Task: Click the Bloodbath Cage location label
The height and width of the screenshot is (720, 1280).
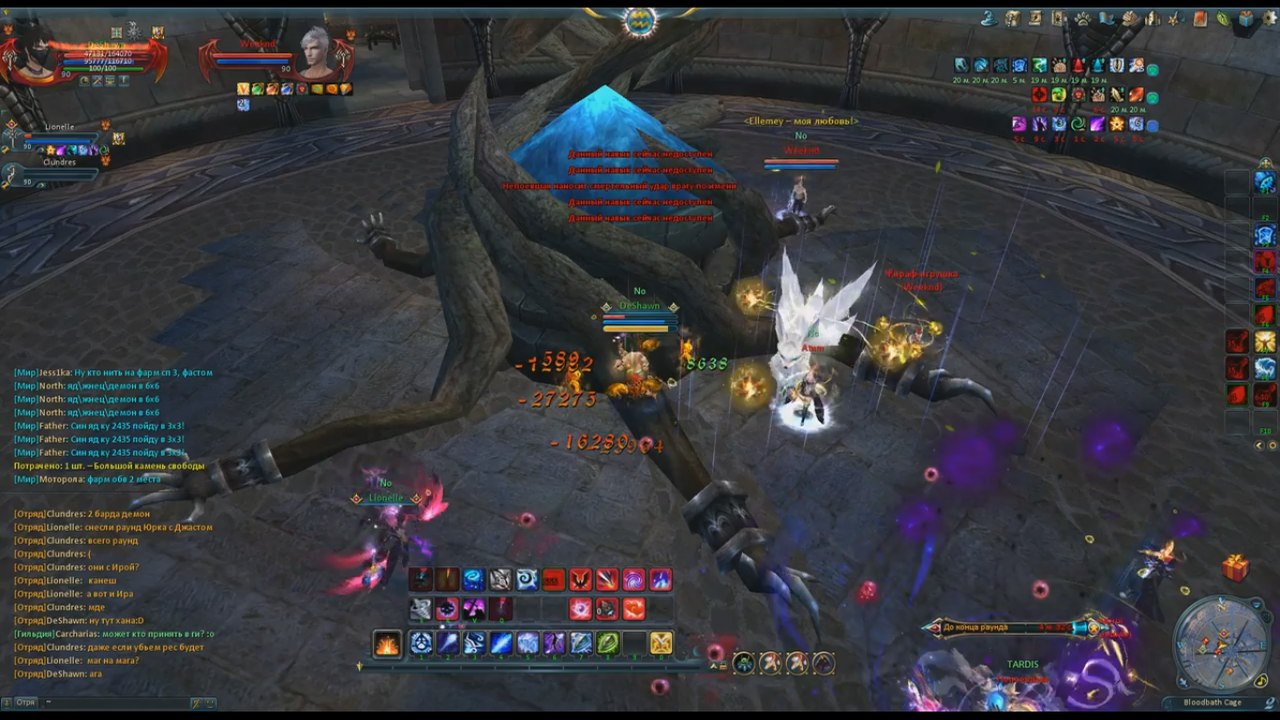Action: pyautogui.click(x=1212, y=703)
